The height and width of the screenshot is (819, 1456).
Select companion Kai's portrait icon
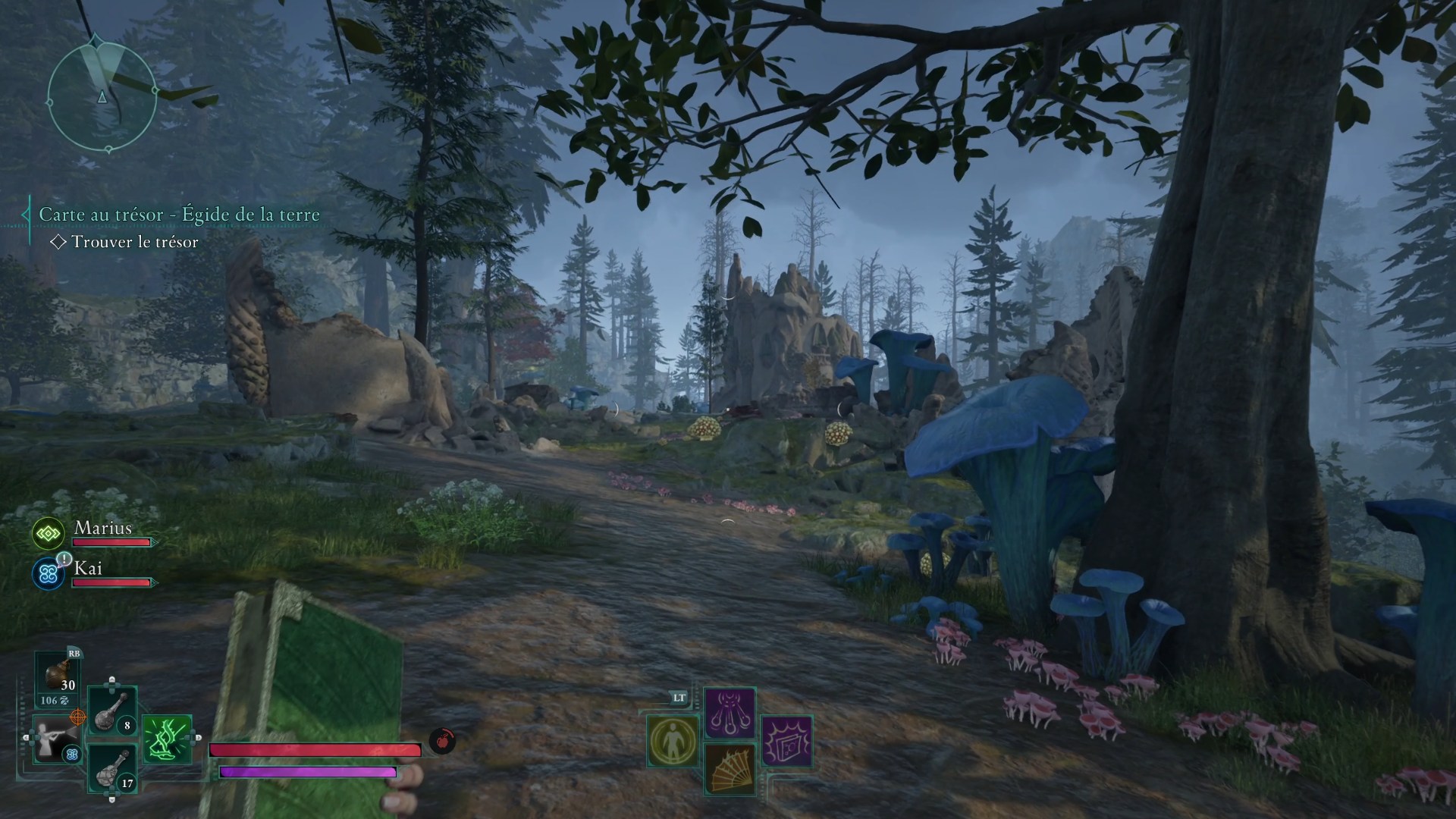(x=48, y=575)
